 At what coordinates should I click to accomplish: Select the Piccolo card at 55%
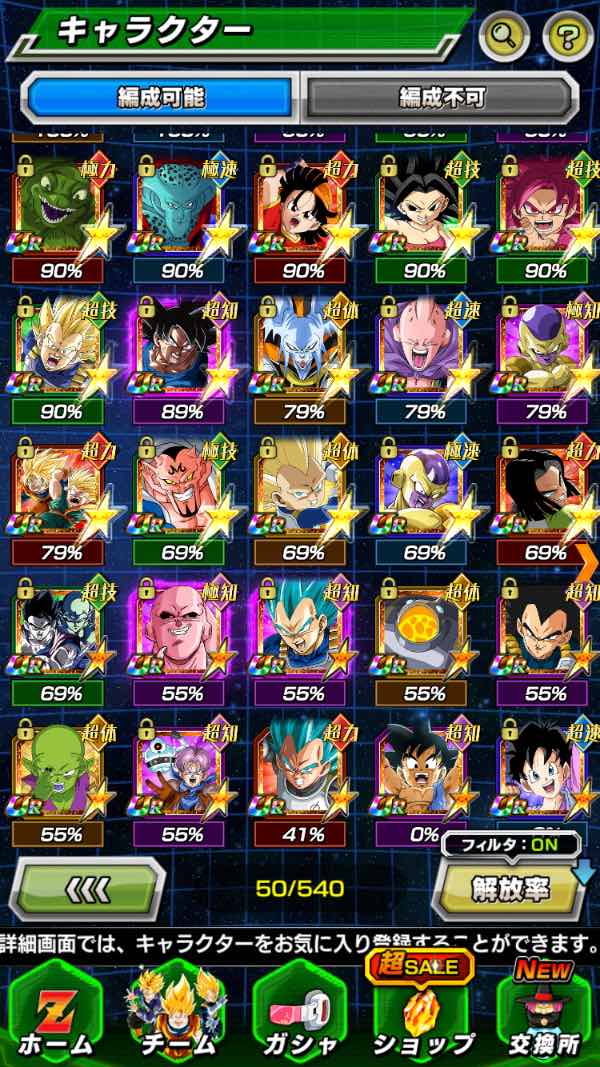(x=62, y=770)
